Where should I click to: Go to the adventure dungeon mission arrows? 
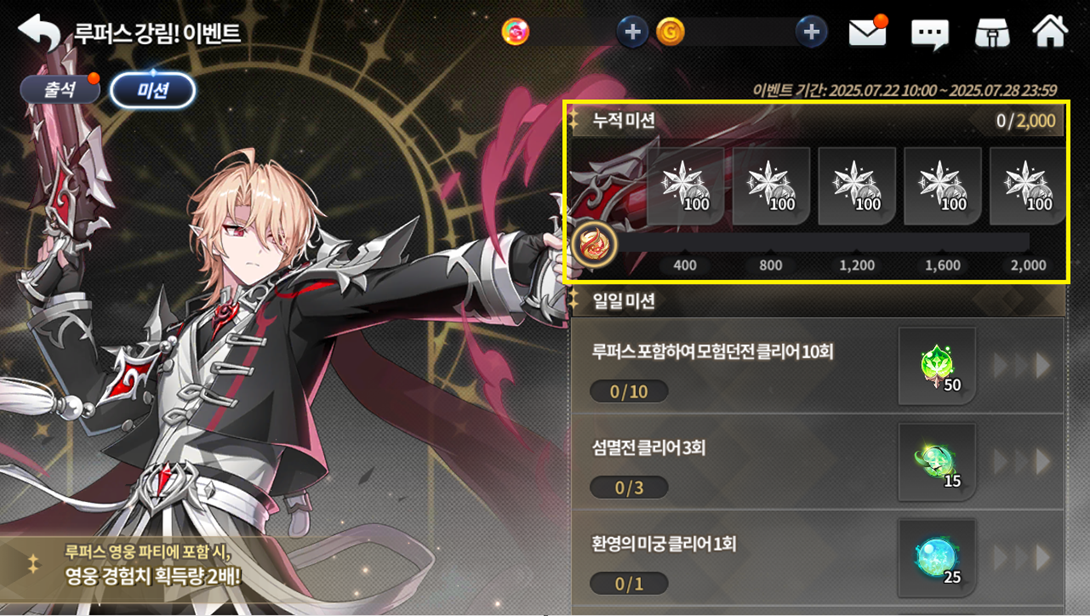click(1021, 366)
